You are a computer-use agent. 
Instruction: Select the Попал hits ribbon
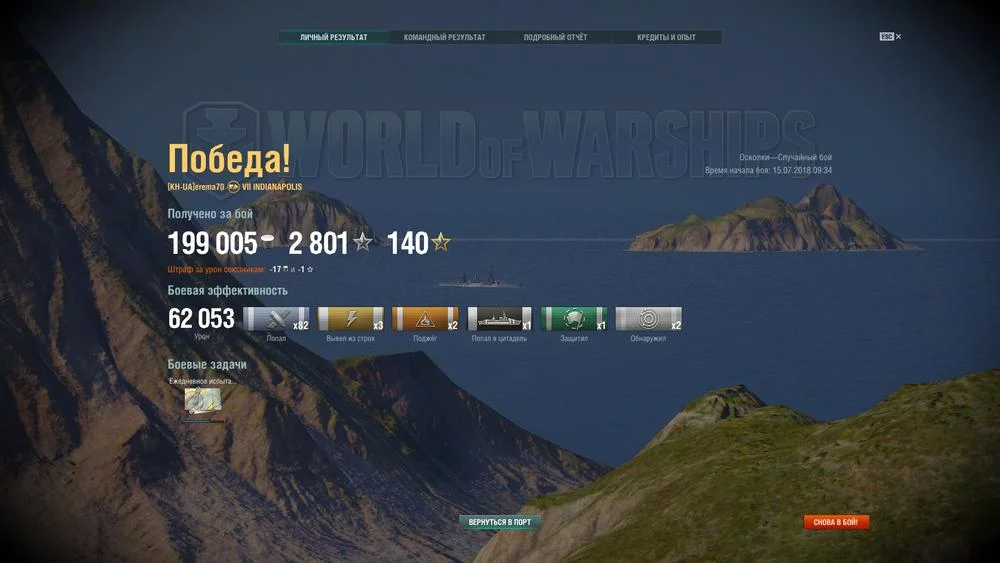pyautogui.click(x=276, y=320)
